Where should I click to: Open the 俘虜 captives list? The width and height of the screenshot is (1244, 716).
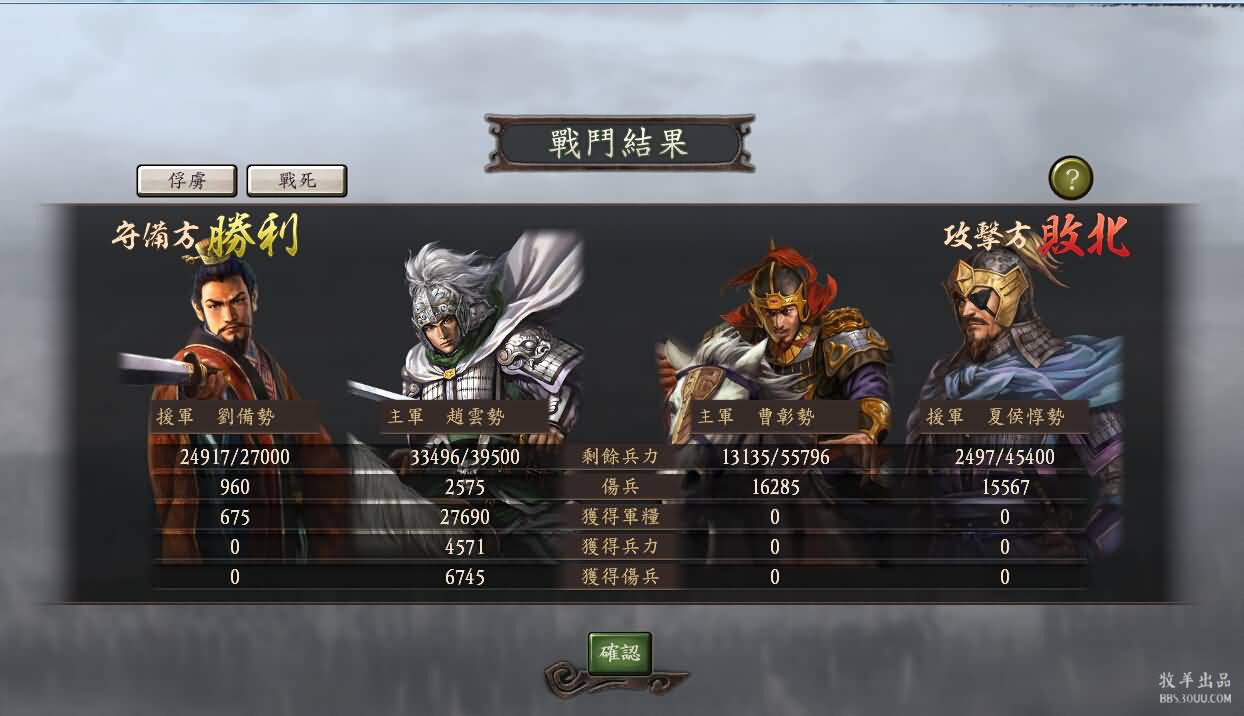(x=187, y=181)
